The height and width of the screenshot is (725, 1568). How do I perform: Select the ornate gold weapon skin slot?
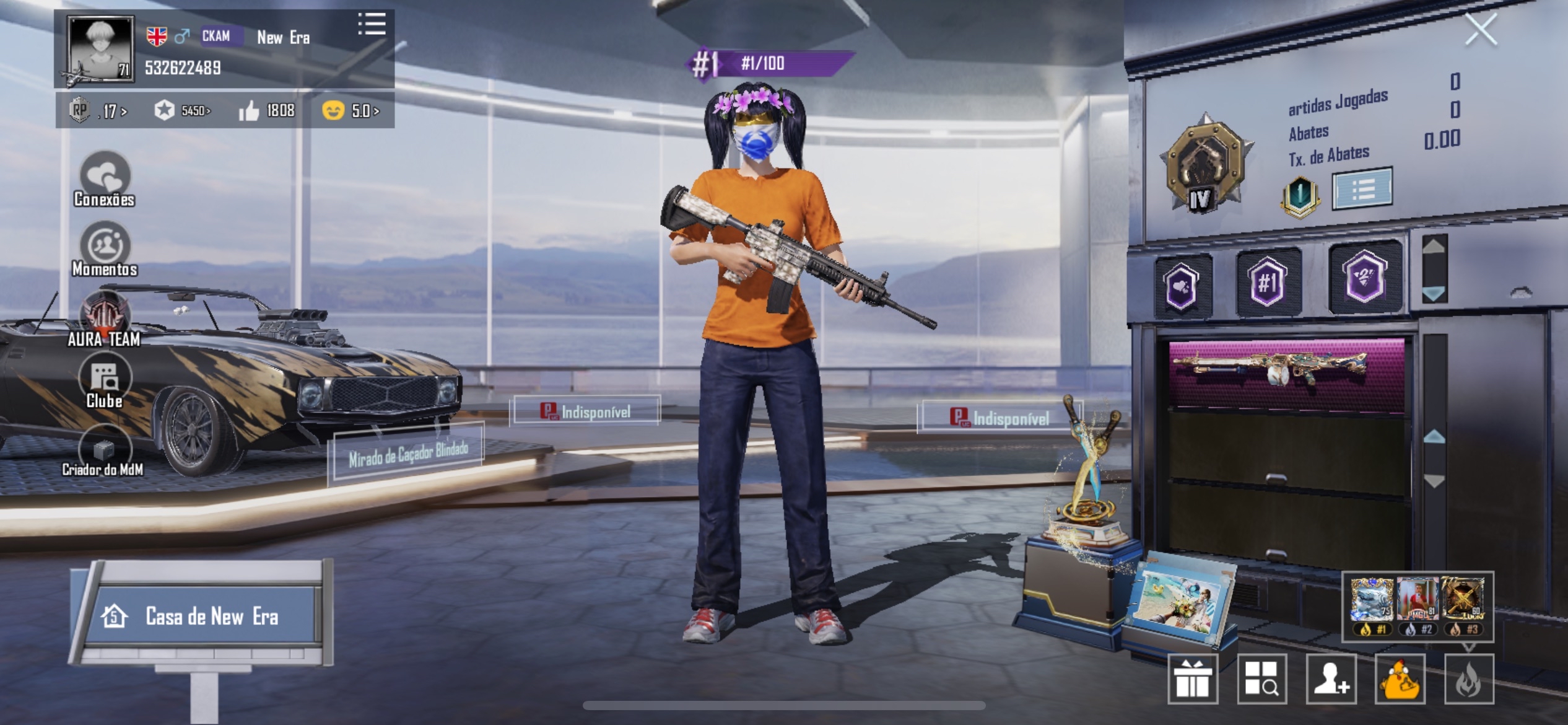click(1286, 373)
